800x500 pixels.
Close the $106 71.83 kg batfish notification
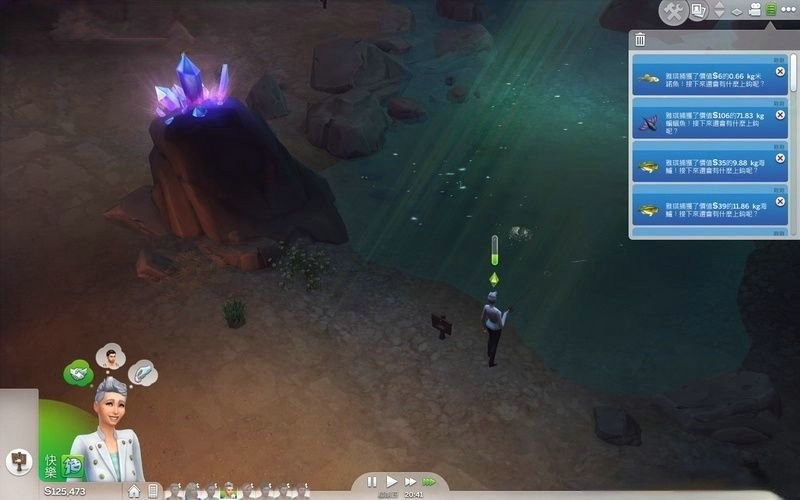click(x=780, y=115)
